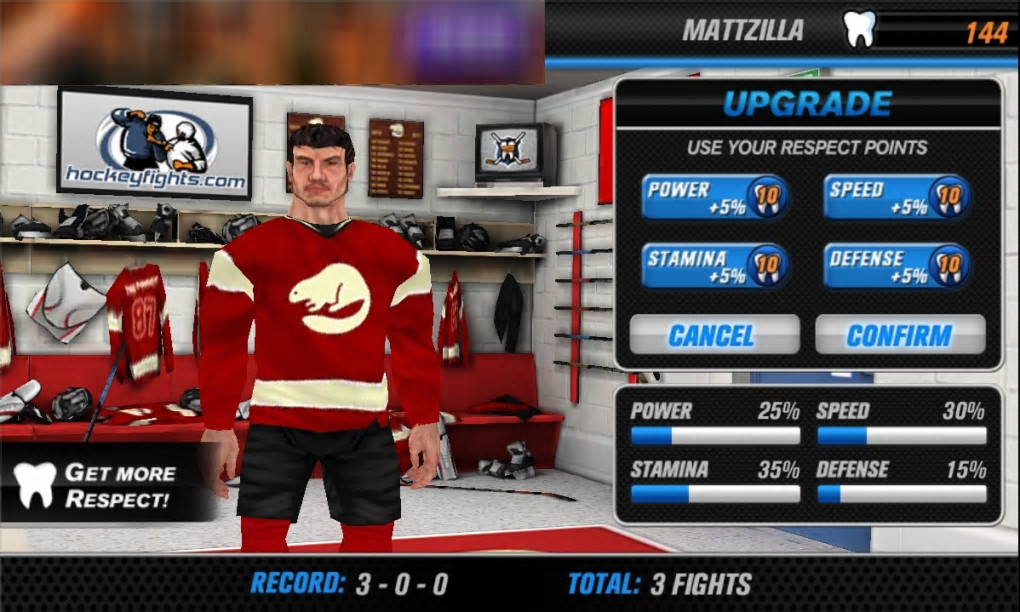
Task: Cancel the upgrade selection
Action: click(x=714, y=335)
